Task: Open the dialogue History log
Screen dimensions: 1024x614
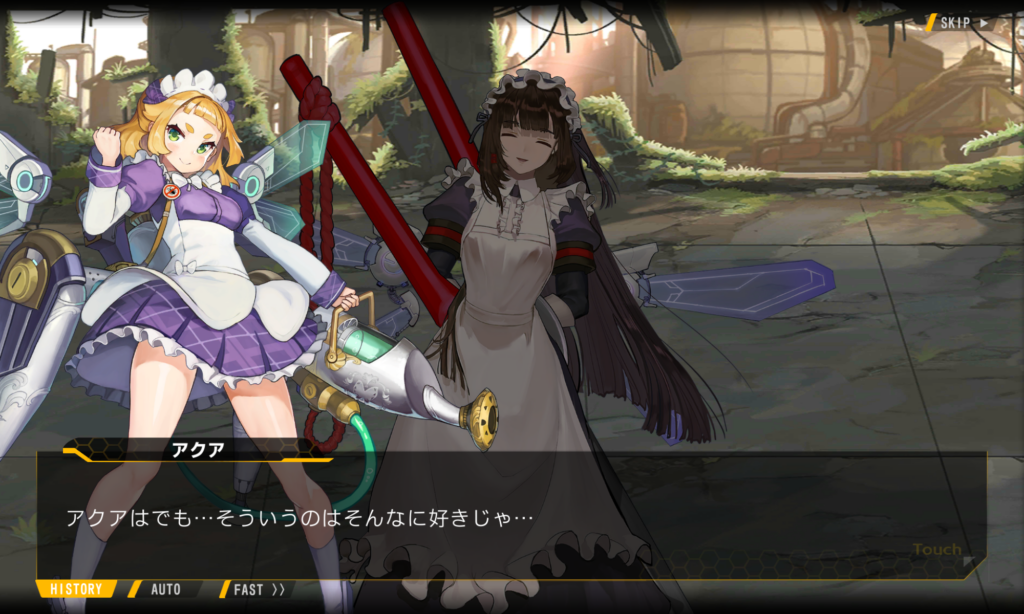Action: (76, 589)
